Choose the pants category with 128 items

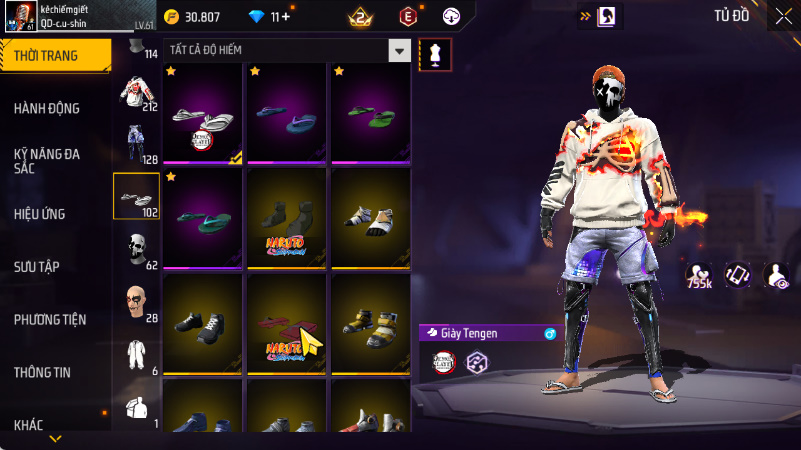[x=136, y=141]
